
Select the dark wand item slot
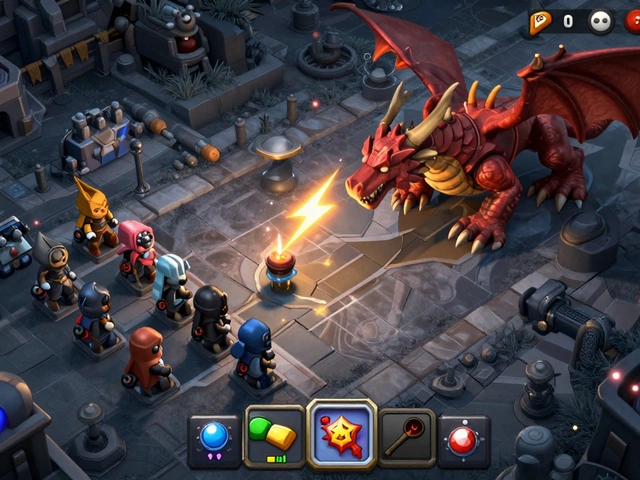406,437
